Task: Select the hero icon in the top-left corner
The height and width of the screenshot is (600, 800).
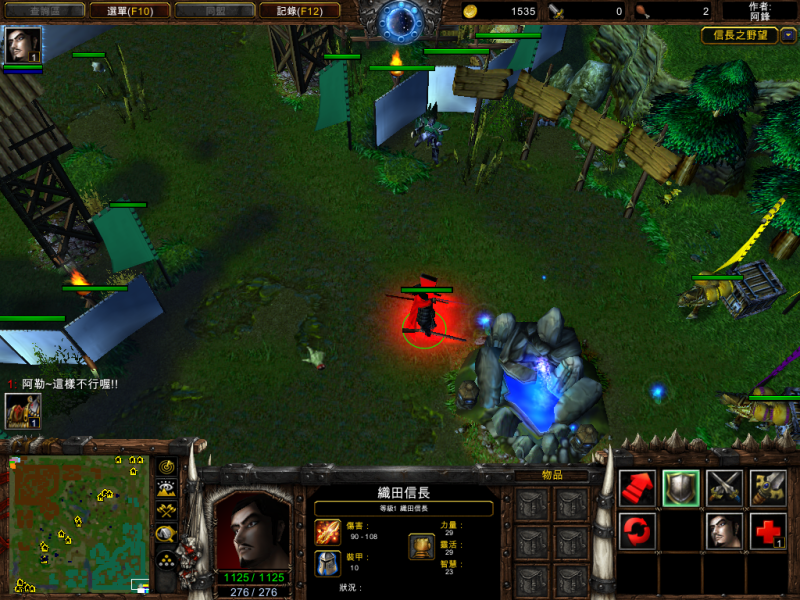Action: 22,45
